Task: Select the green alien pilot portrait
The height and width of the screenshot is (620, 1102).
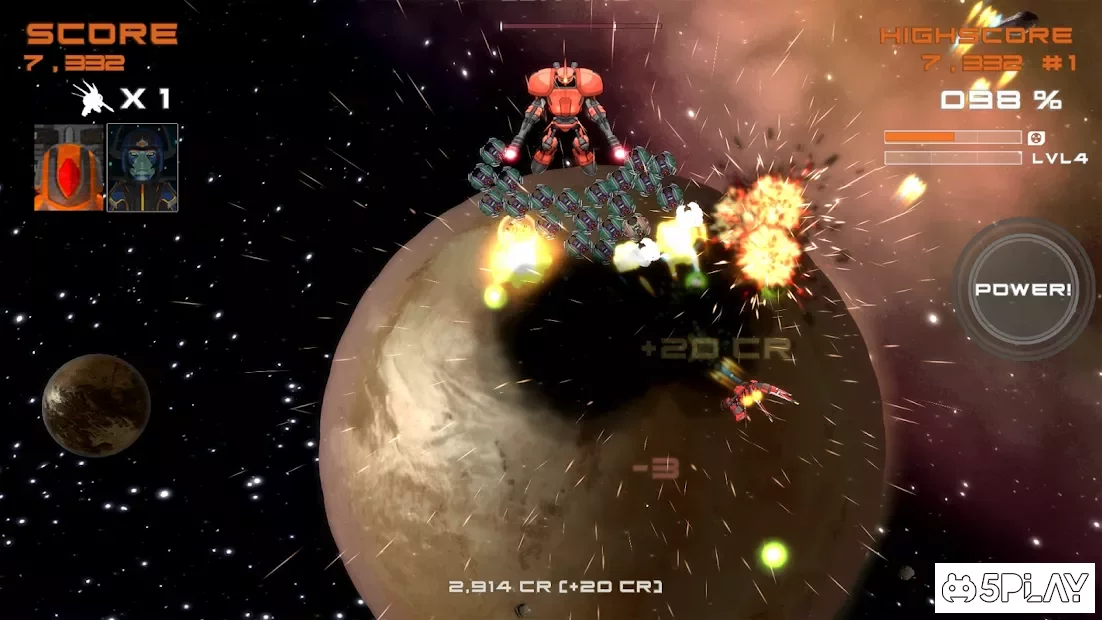Action: coord(142,168)
